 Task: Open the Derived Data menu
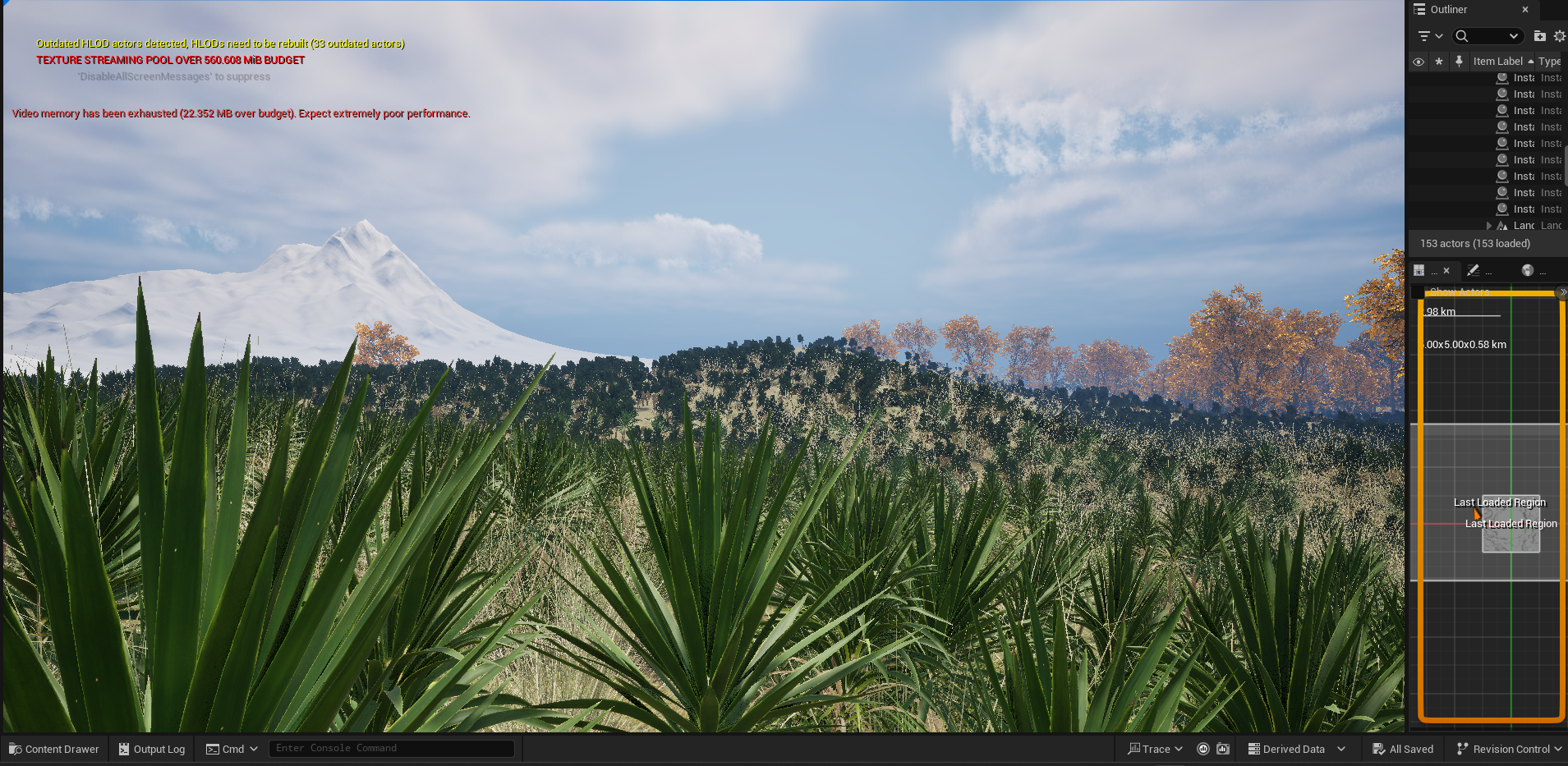pos(1295,749)
